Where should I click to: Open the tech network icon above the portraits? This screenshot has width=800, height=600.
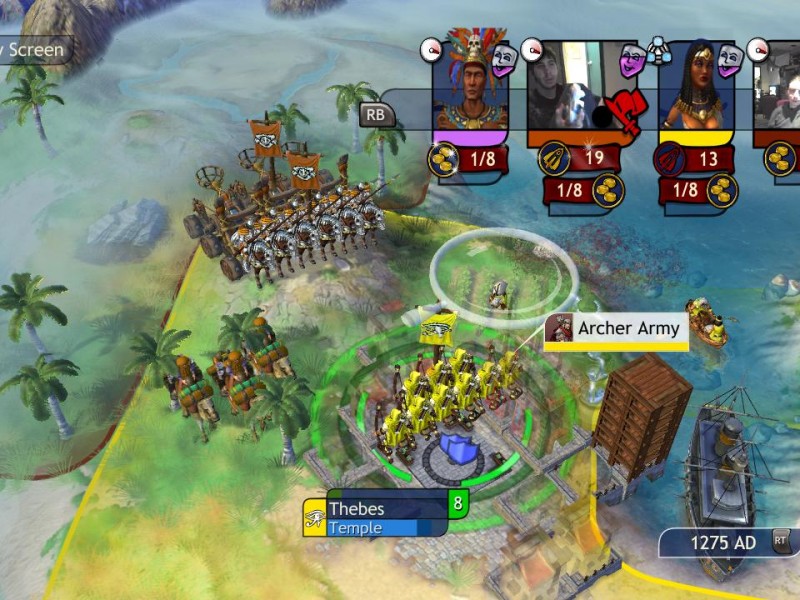[x=657, y=46]
